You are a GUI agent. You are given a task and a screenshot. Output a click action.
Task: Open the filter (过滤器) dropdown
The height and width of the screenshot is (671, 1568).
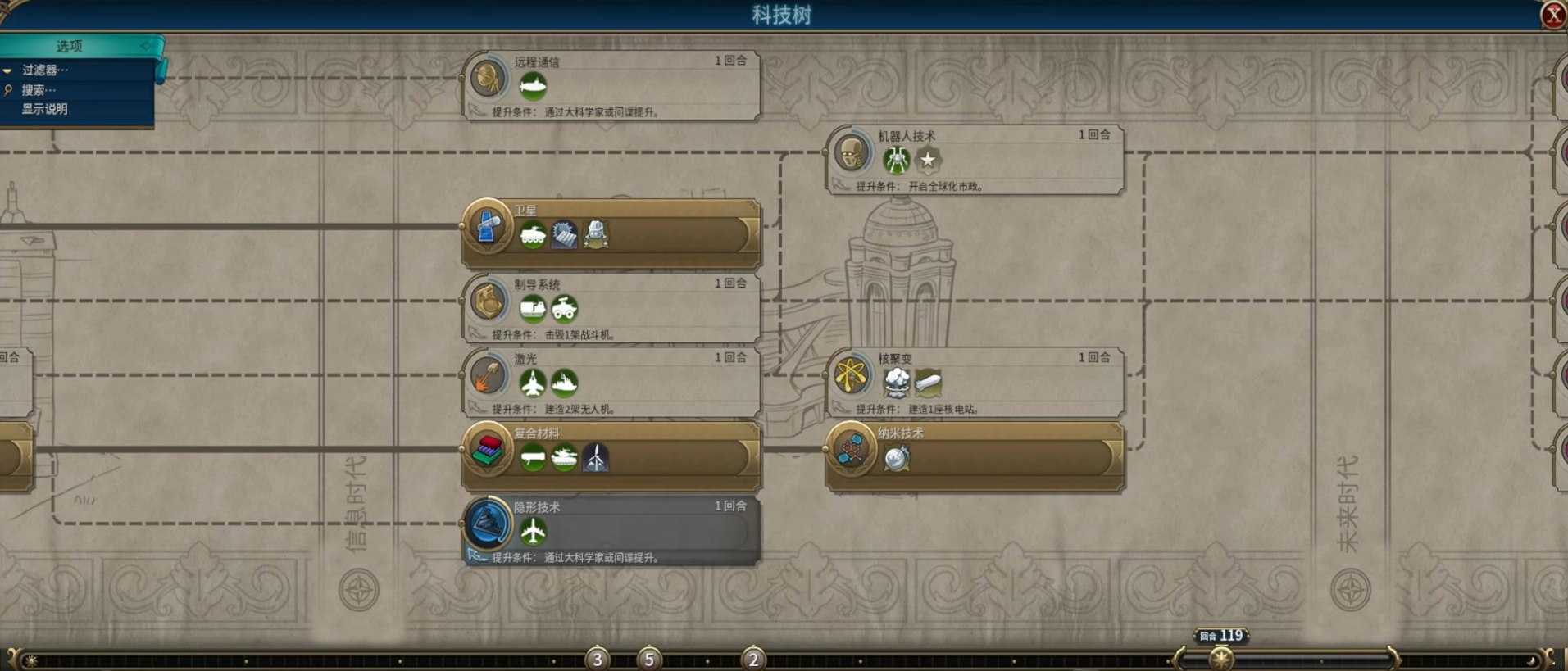[x=45, y=70]
